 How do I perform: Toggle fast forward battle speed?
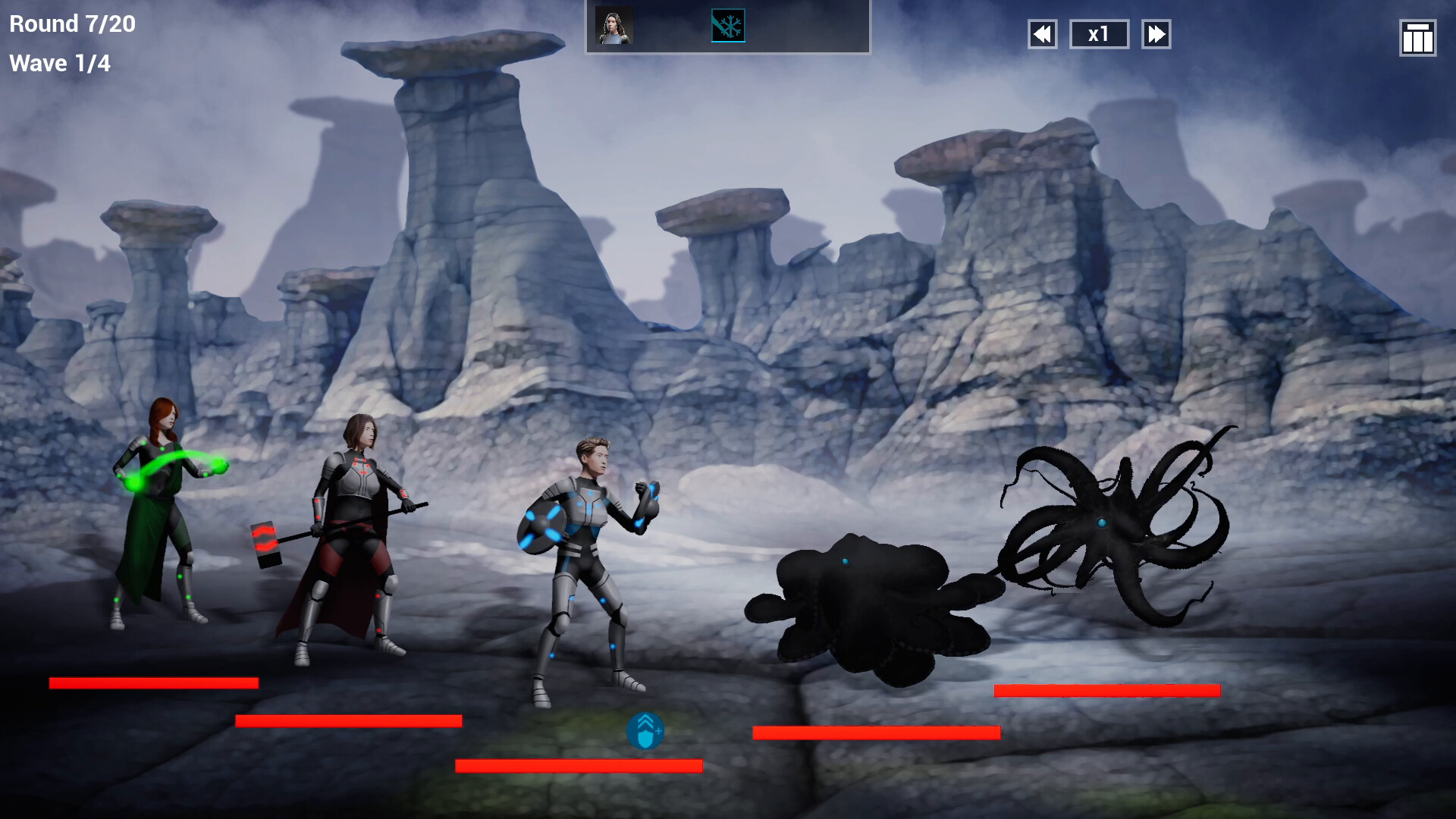1156,34
